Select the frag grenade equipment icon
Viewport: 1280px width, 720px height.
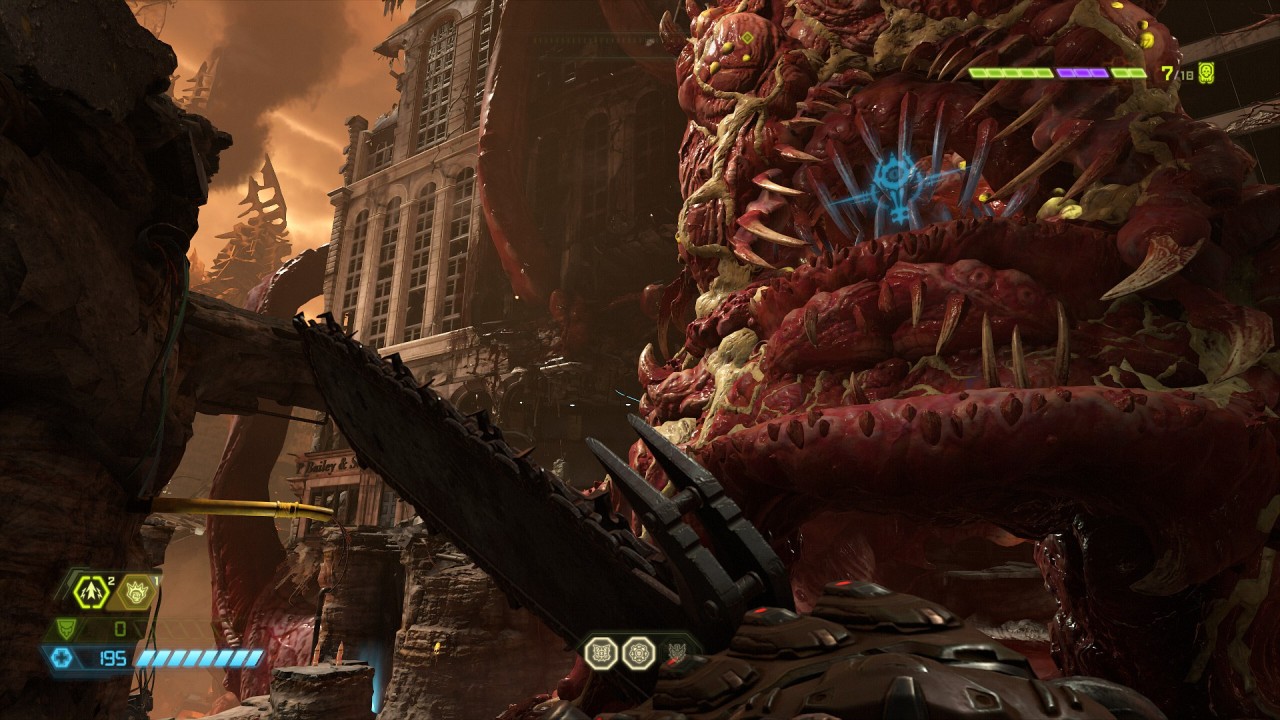click(92, 592)
